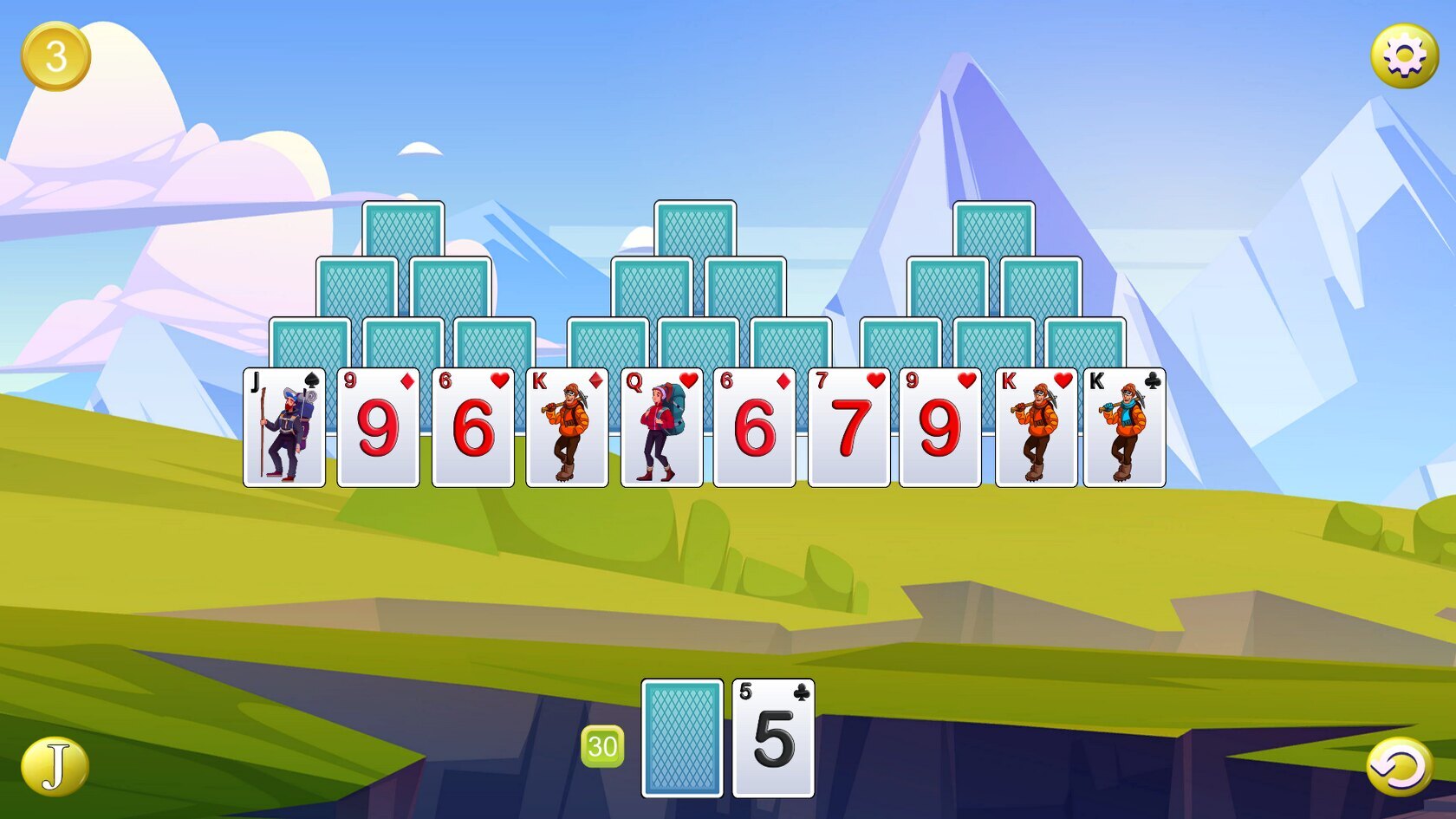Screen dimensions: 1456x819
Task: Pick the Queen of Hearts card
Action: pos(661,427)
